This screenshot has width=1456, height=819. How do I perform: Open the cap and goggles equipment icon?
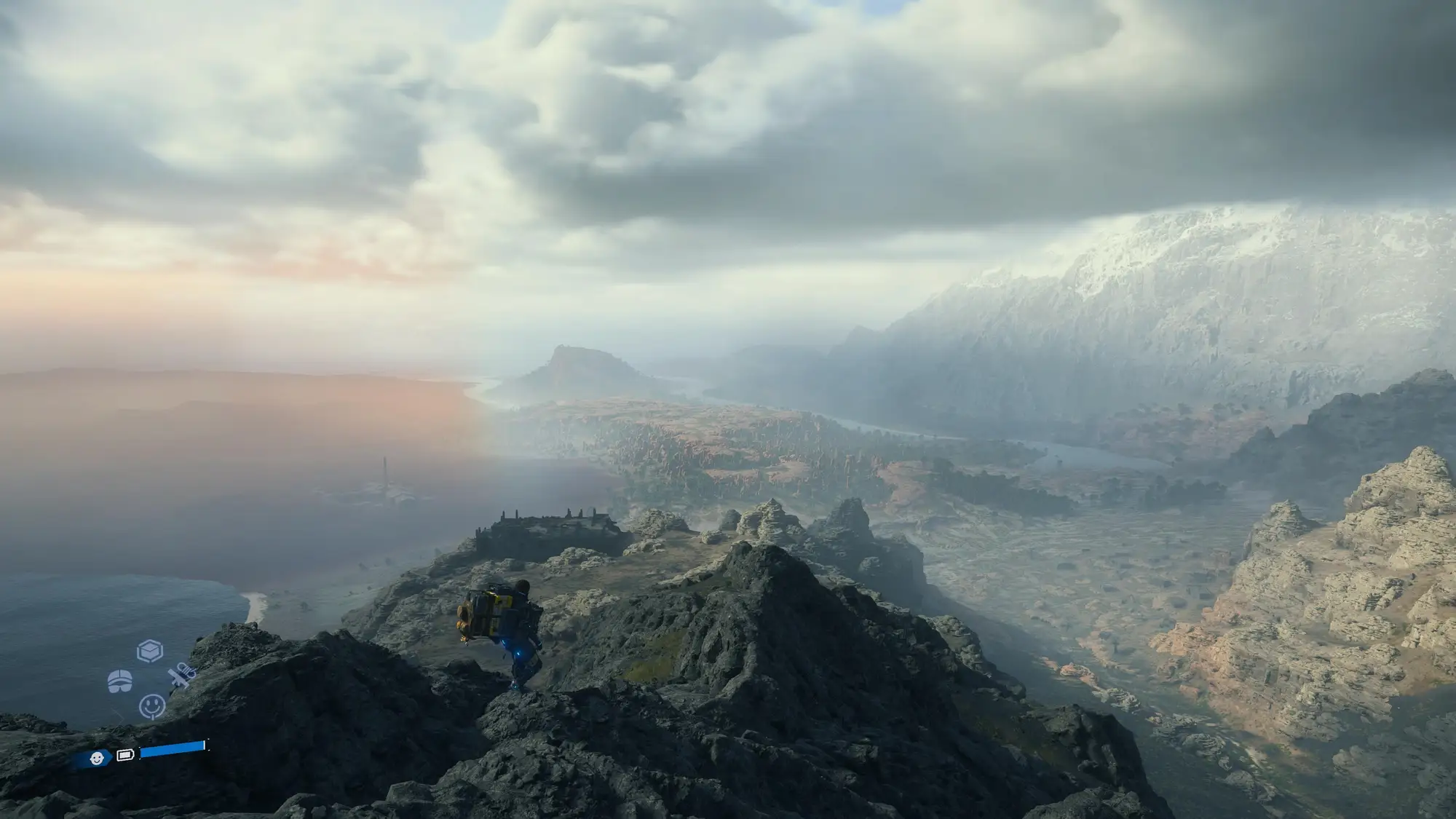coord(120,682)
